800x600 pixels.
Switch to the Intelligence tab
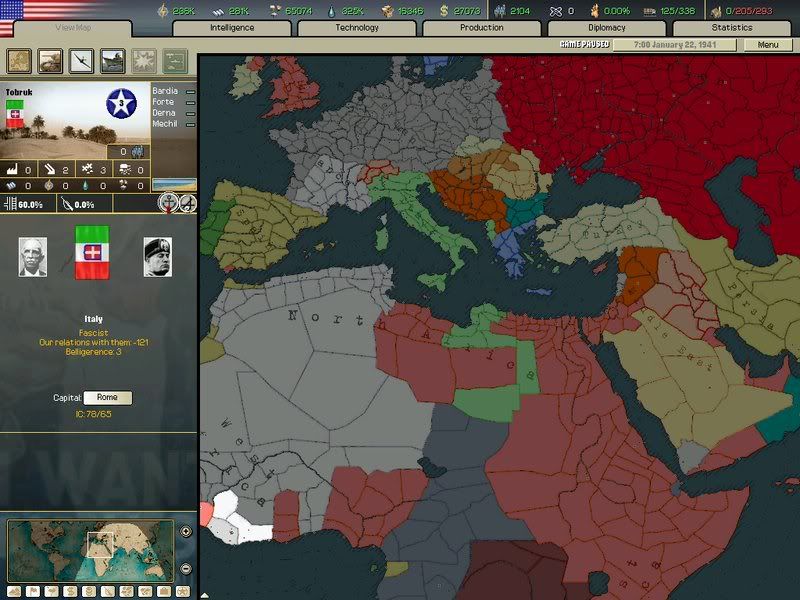pyautogui.click(x=232, y=28)
